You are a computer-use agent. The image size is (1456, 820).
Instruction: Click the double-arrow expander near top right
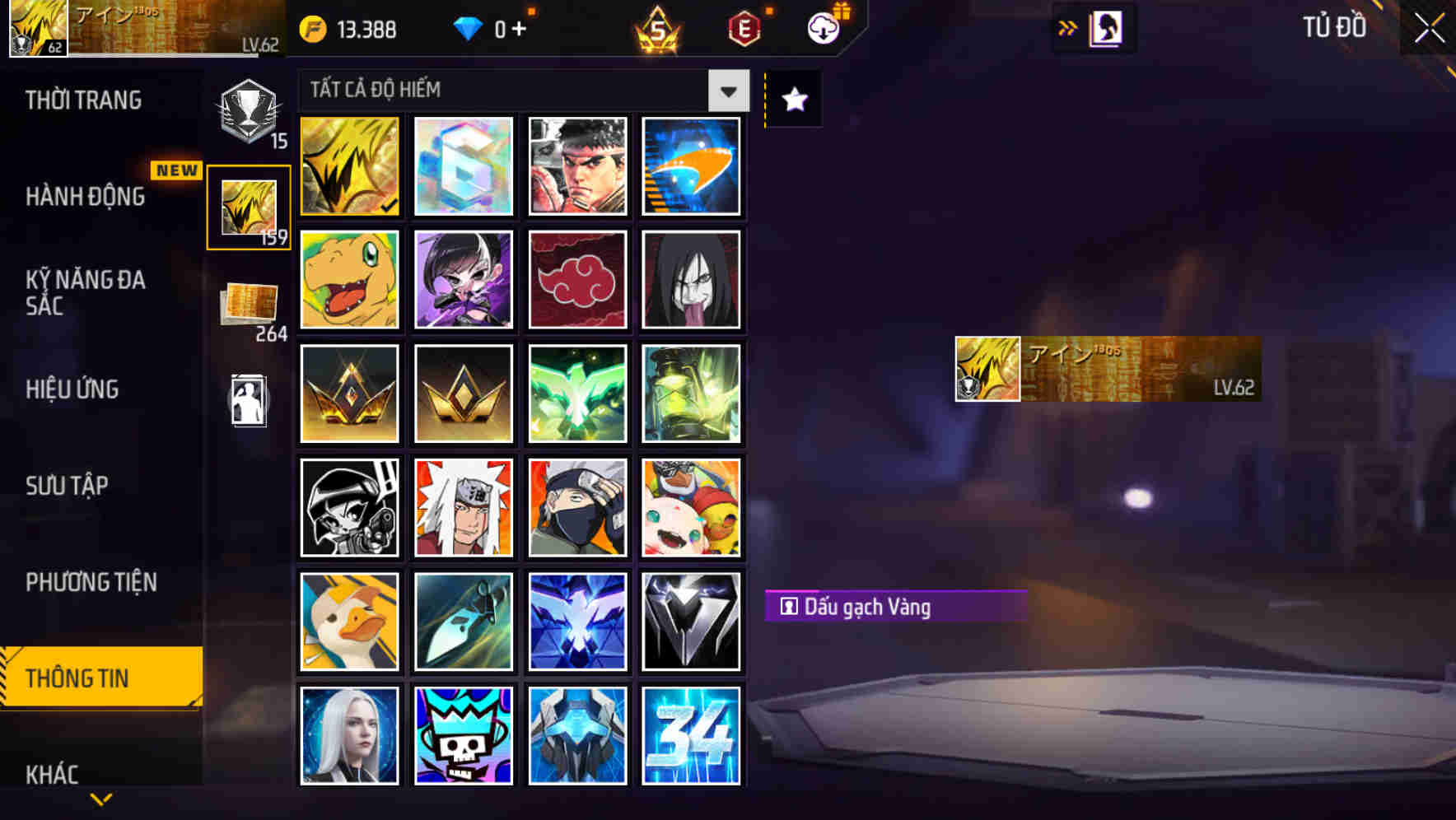pyautogui.click(x=1069, y=27)
